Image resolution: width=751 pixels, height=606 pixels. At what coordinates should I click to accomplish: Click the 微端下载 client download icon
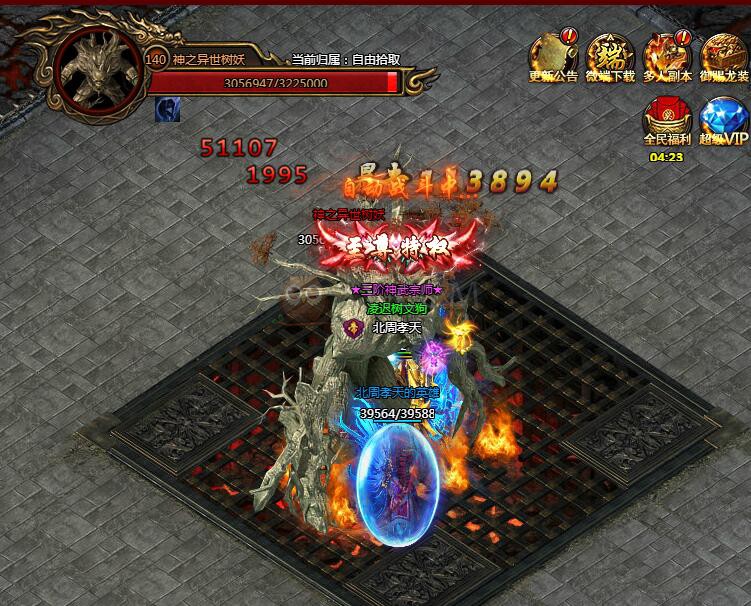610,56
